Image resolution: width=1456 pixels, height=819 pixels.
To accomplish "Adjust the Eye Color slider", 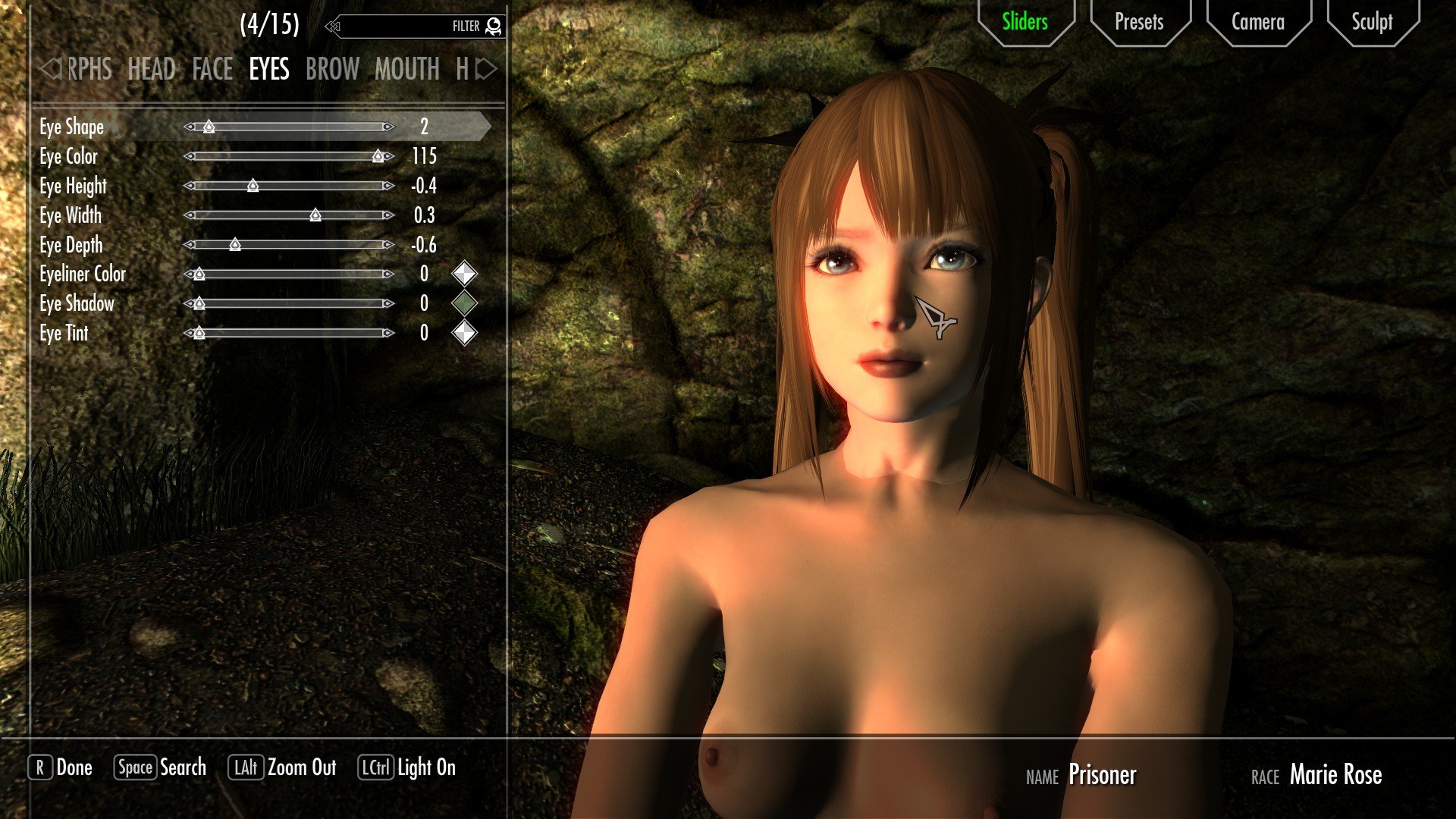I will [x=289, y=156].
